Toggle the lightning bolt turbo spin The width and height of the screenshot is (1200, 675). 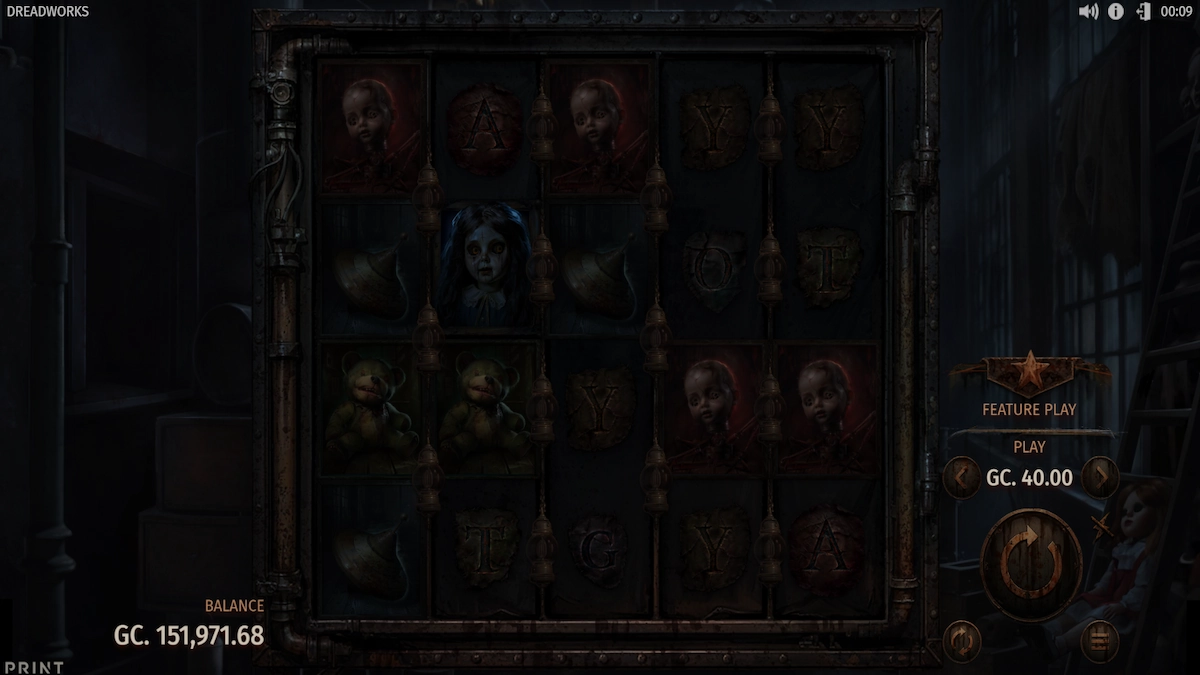tap(1103, 526)
